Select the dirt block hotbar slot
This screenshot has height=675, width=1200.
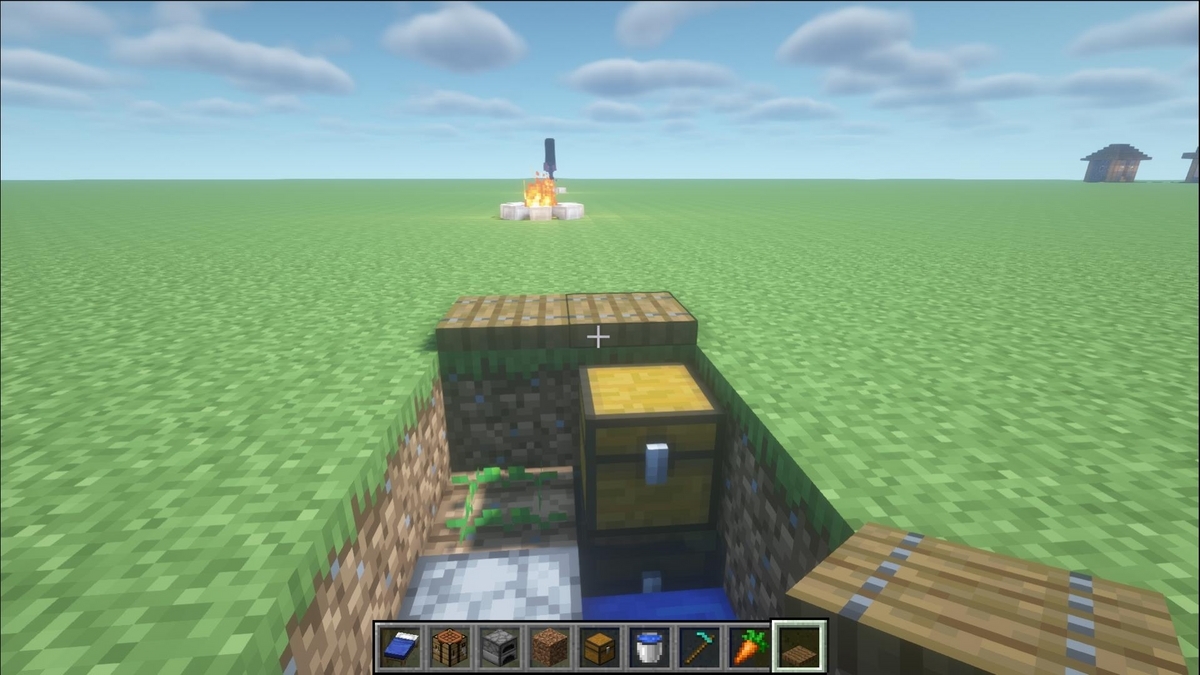[549, 646]
